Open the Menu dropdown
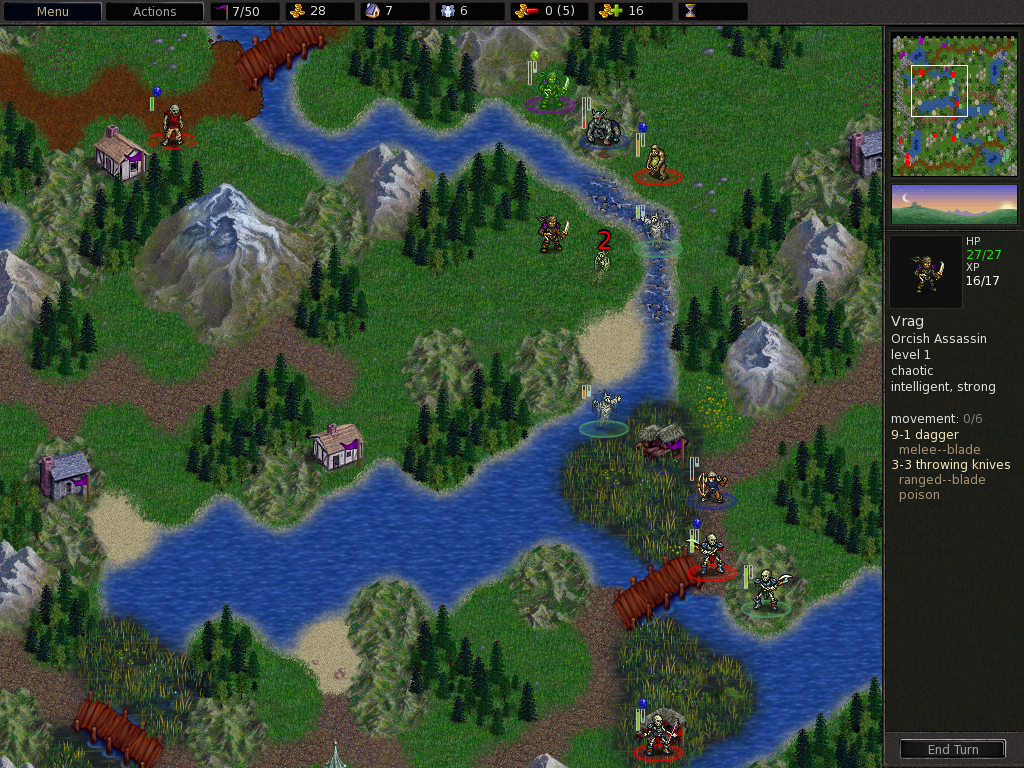The image size is (1024, 768). [x=52, y=12]
